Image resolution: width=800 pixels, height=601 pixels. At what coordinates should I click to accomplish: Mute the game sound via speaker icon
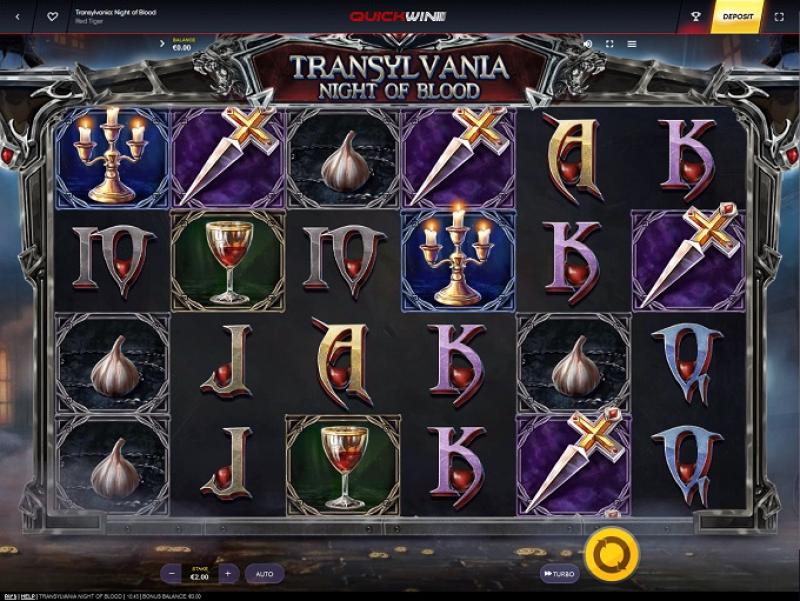(x=587, y=44)
